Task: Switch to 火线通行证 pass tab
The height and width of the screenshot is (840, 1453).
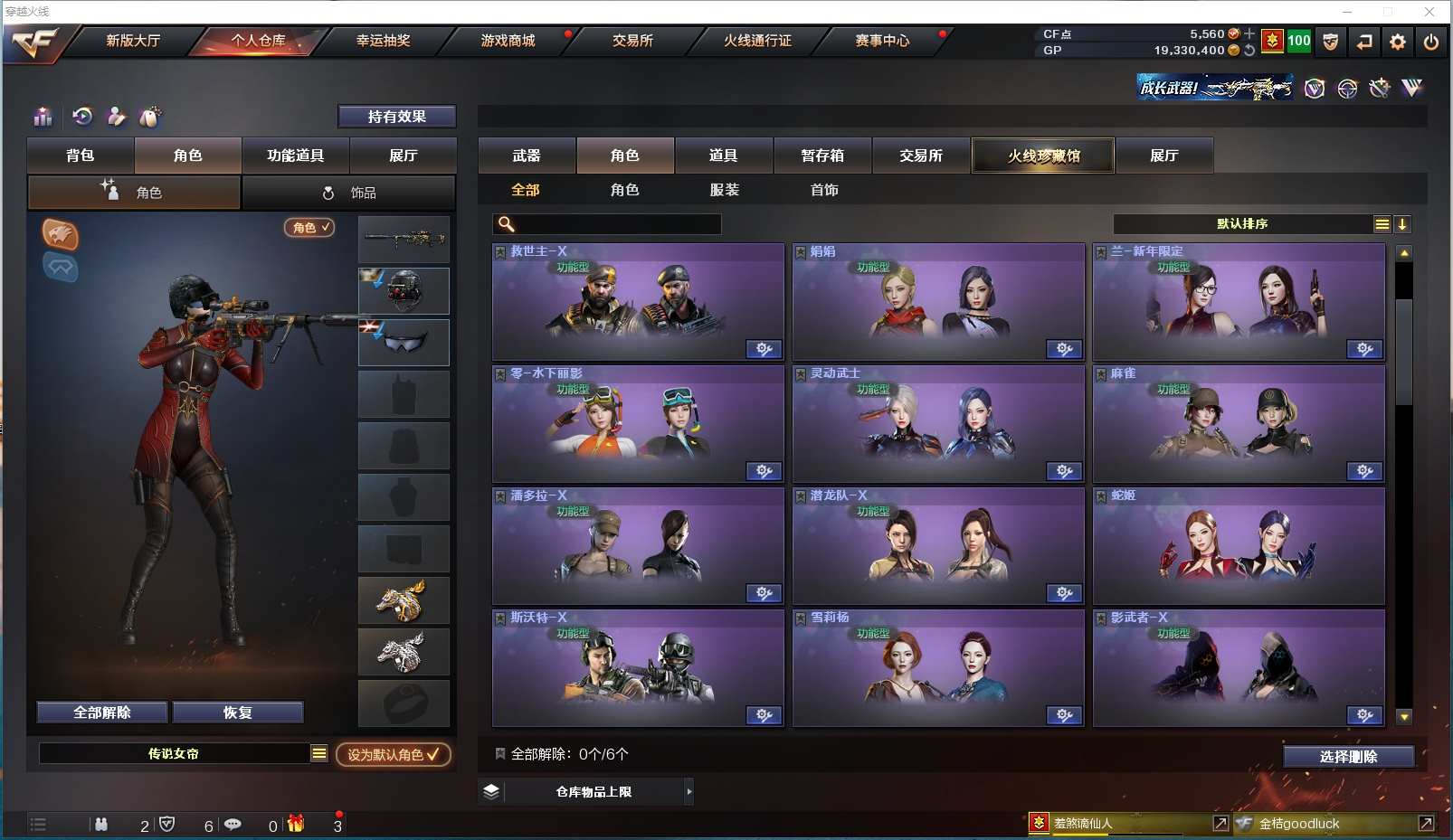Action: tap(757, 41)
